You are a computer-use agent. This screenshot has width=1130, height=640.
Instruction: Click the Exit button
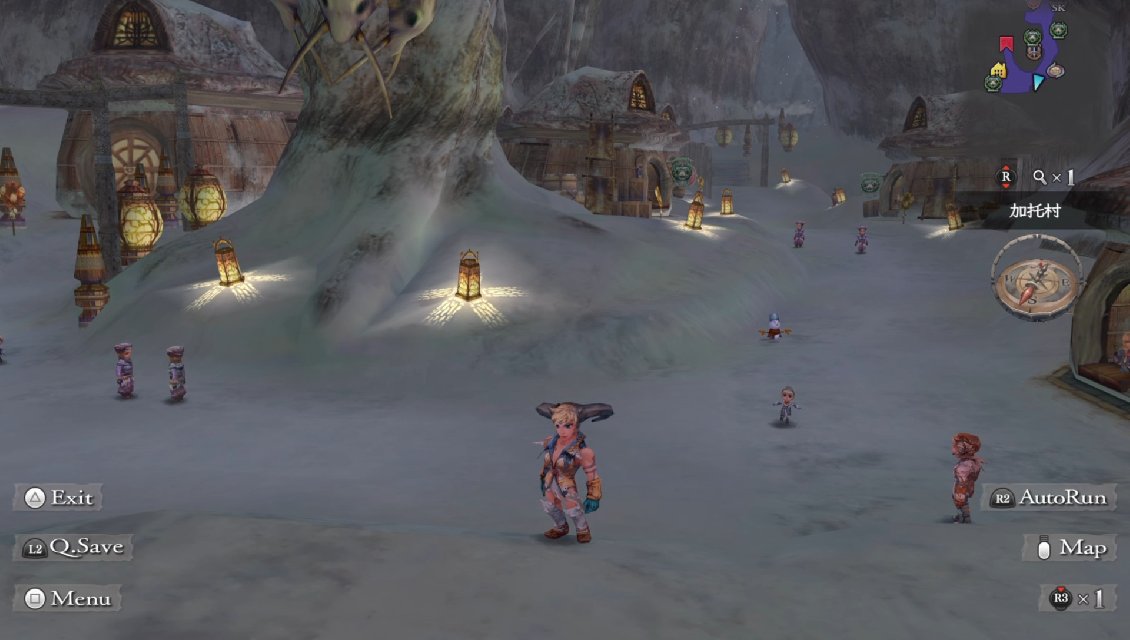58,498
